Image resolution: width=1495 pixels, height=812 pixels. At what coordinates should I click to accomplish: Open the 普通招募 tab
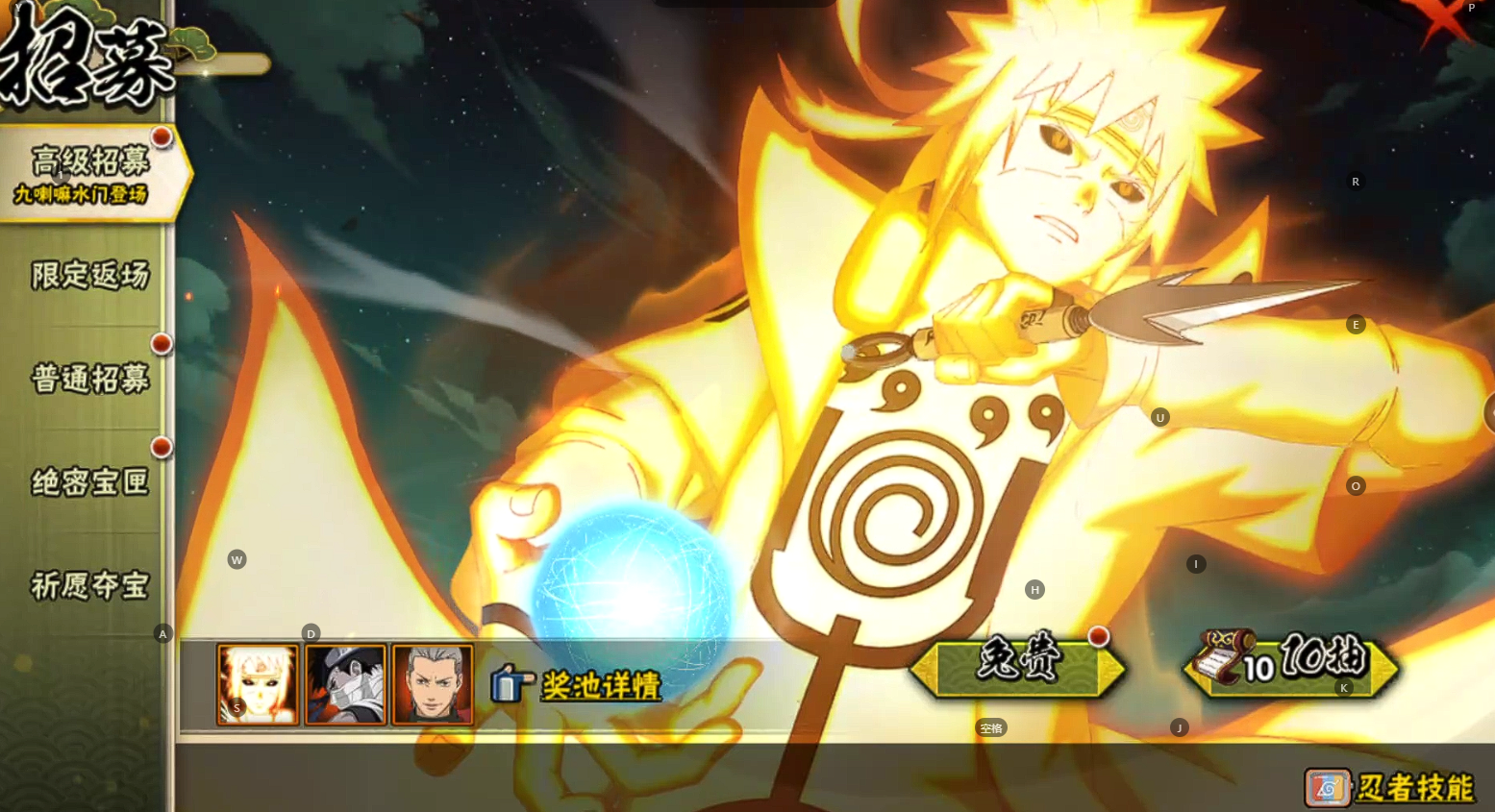(x=89, y=379)
